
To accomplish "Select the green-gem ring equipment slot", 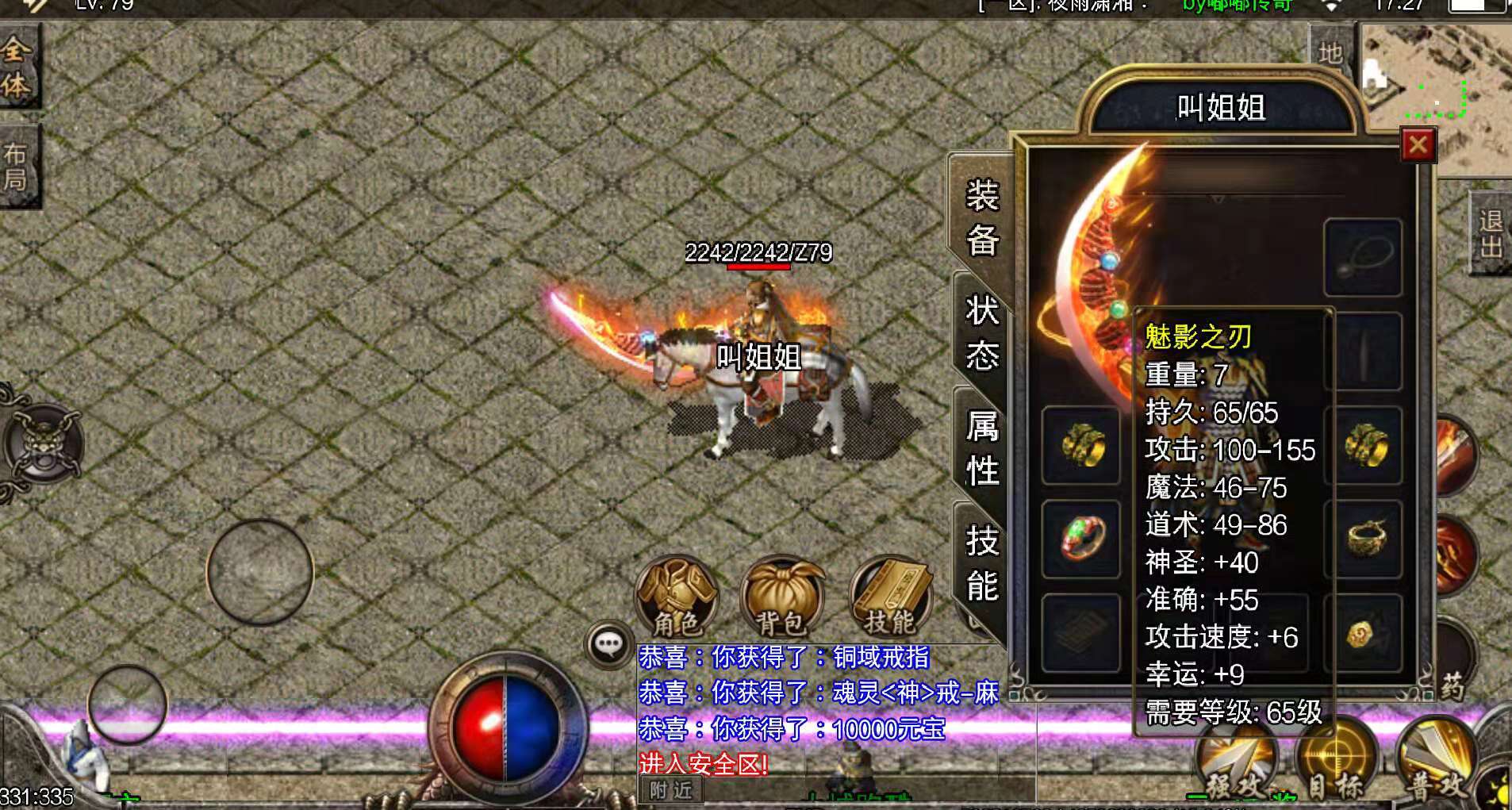I will 1081,539.
